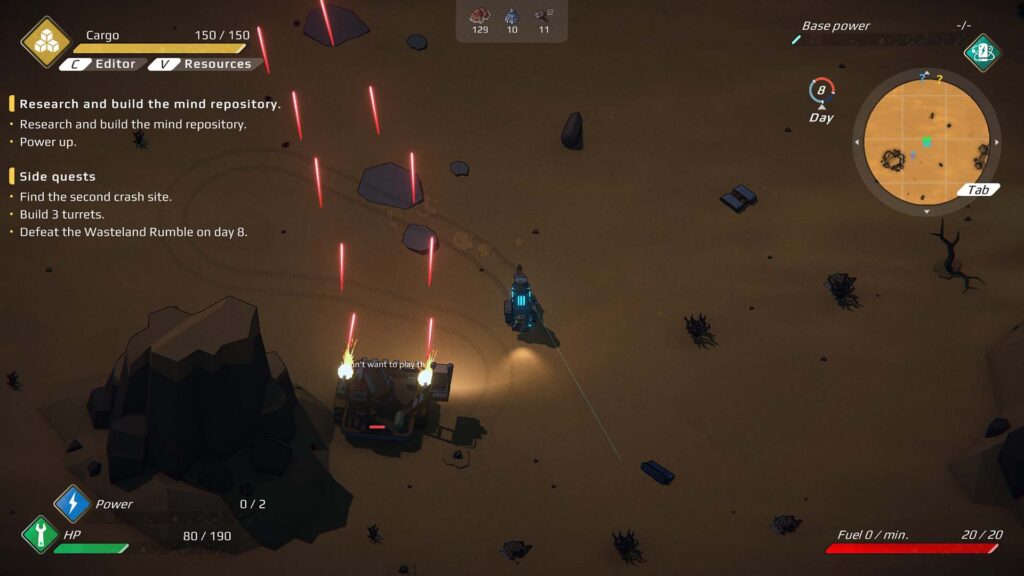Select the mind repository main quest header
The height and width of the screenshot is (576, 1024).
pos(150,104)
